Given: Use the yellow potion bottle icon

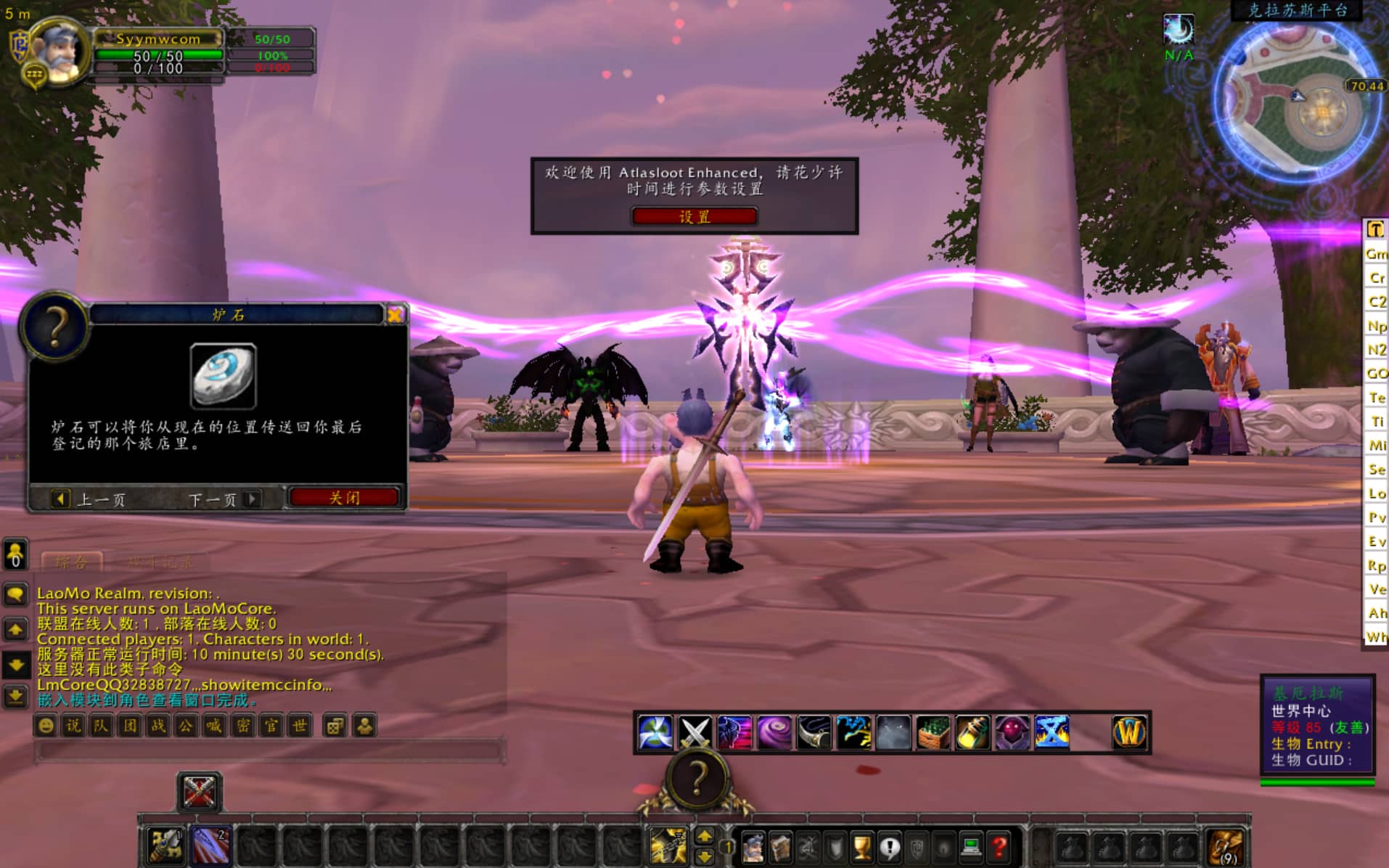Looking at the screenshot, I should (972, 732).
